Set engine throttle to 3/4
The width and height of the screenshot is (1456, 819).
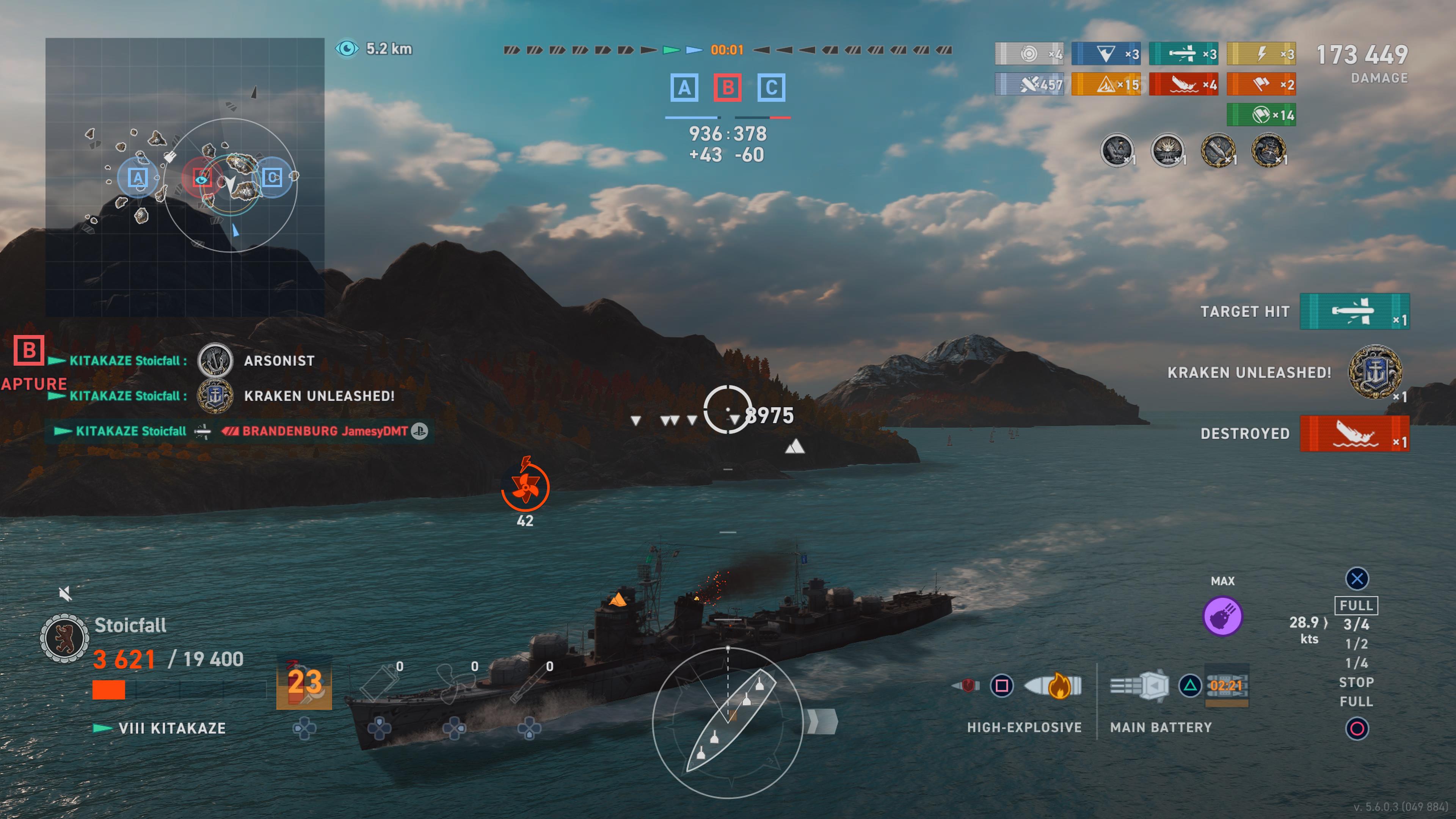(x=1356, y=624)
